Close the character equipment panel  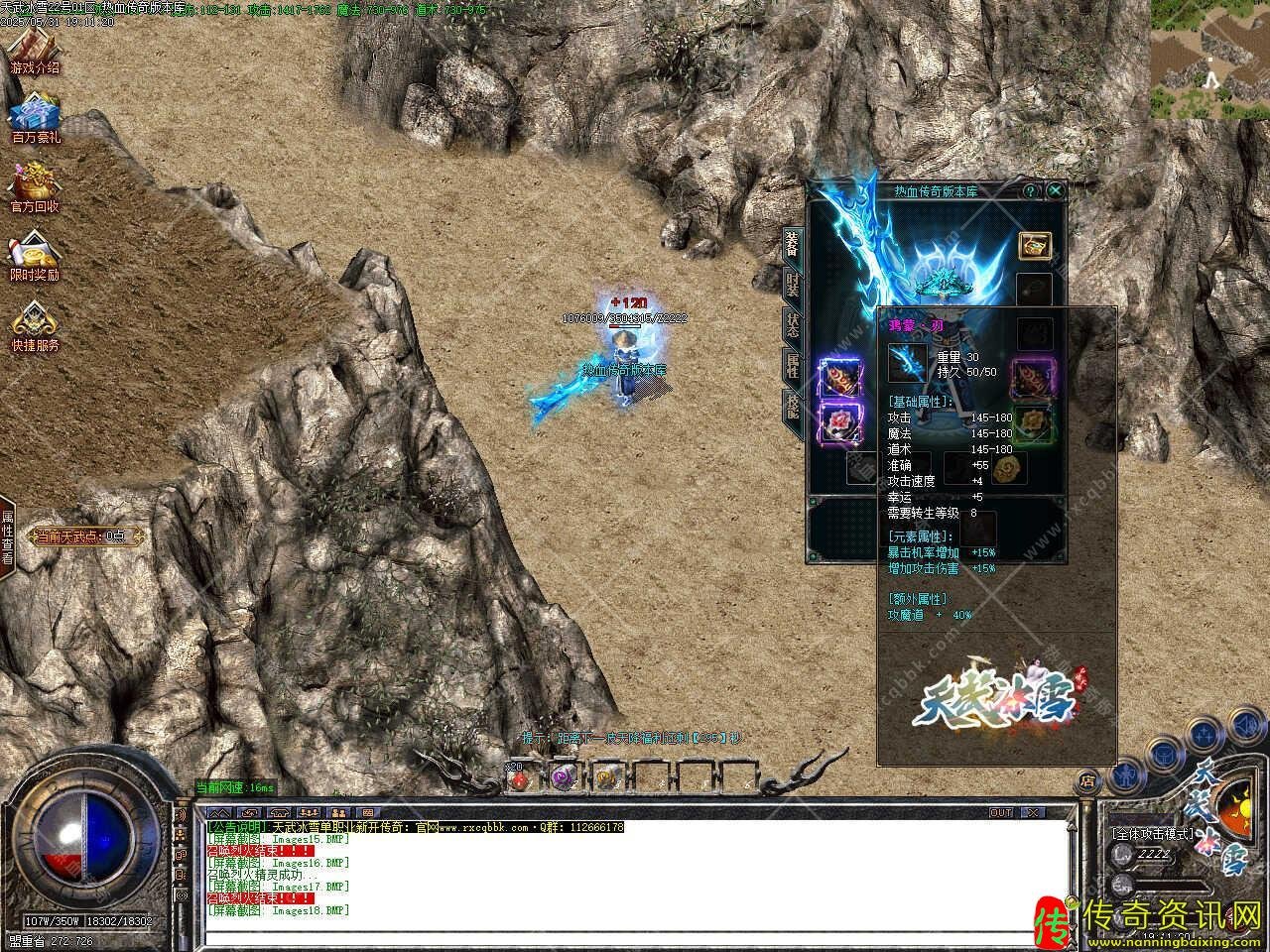pos(1056,190)
